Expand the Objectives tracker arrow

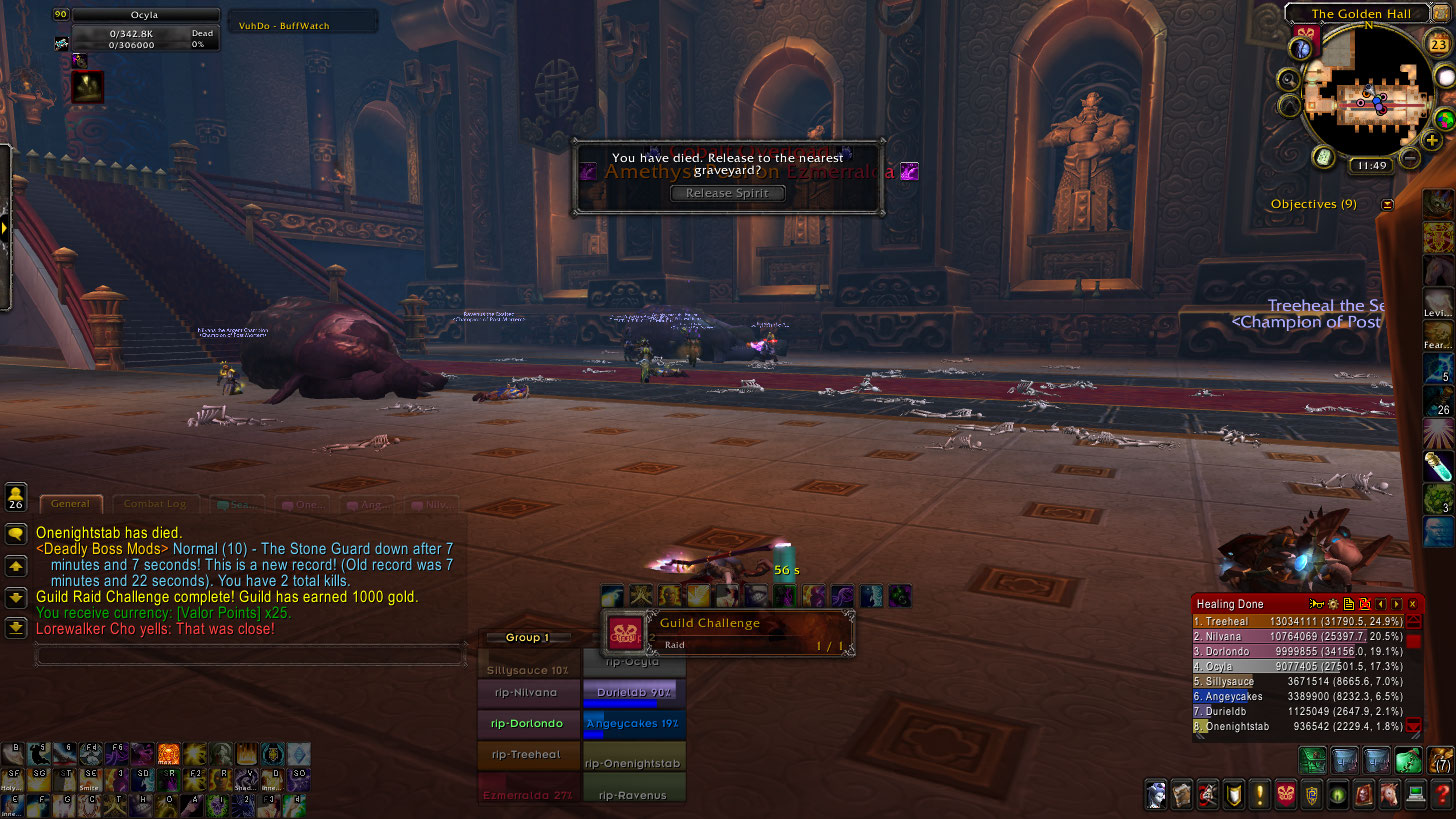[x=1387, y=204]
